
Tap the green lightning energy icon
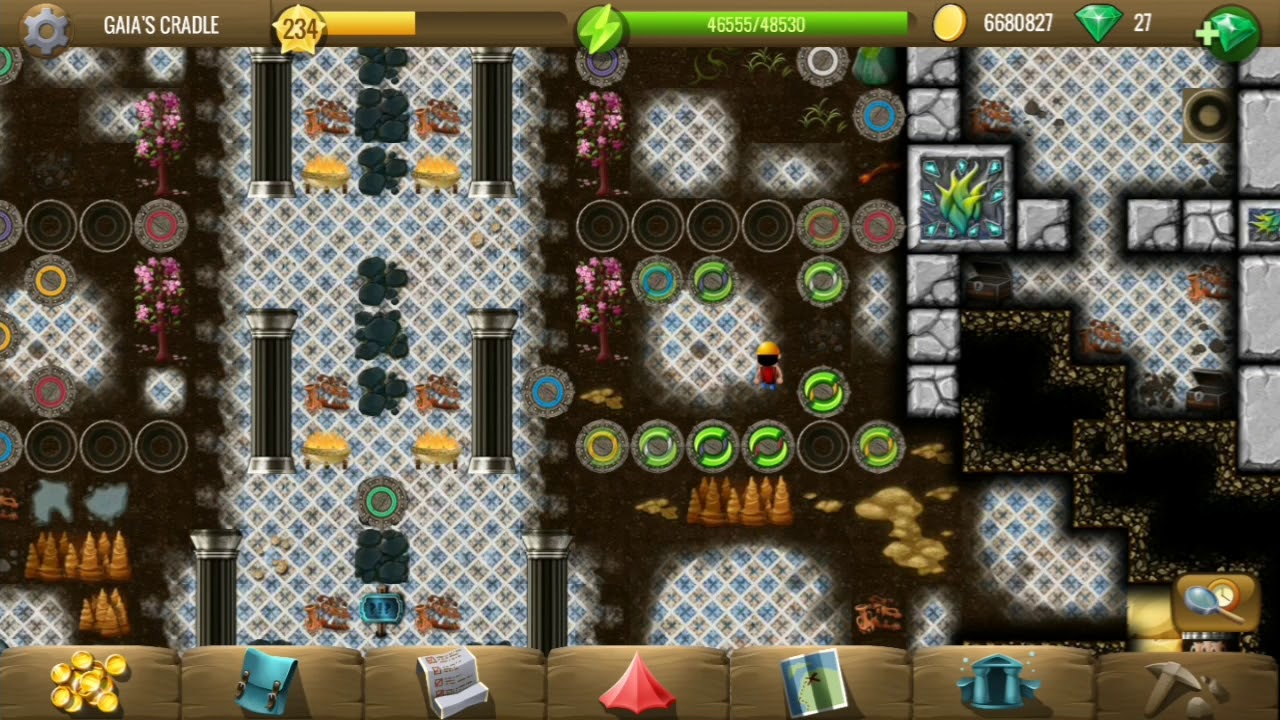coord(600,27)
